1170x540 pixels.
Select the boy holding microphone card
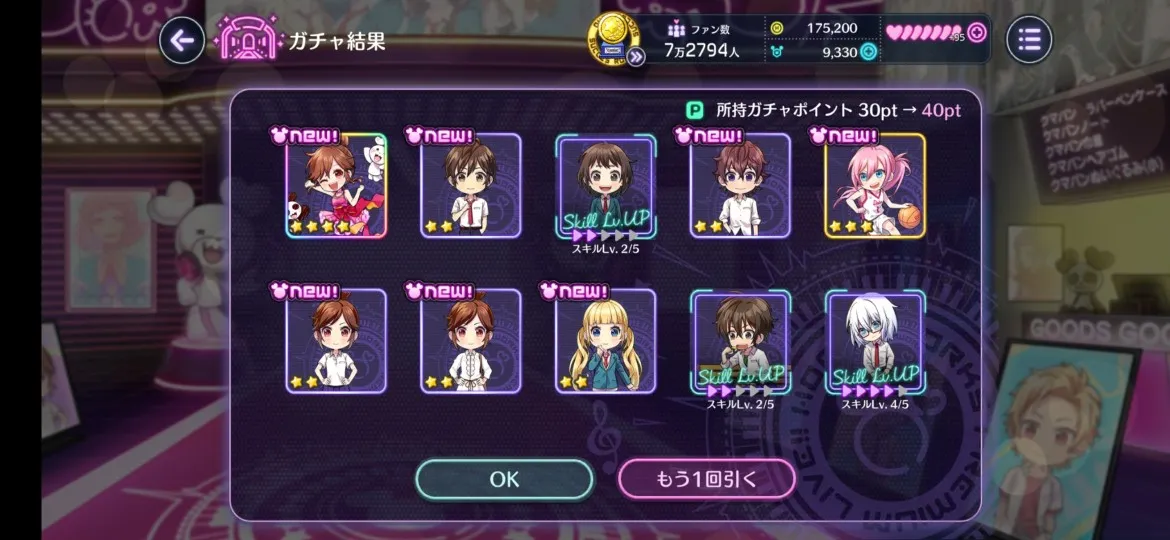(740, 341)
